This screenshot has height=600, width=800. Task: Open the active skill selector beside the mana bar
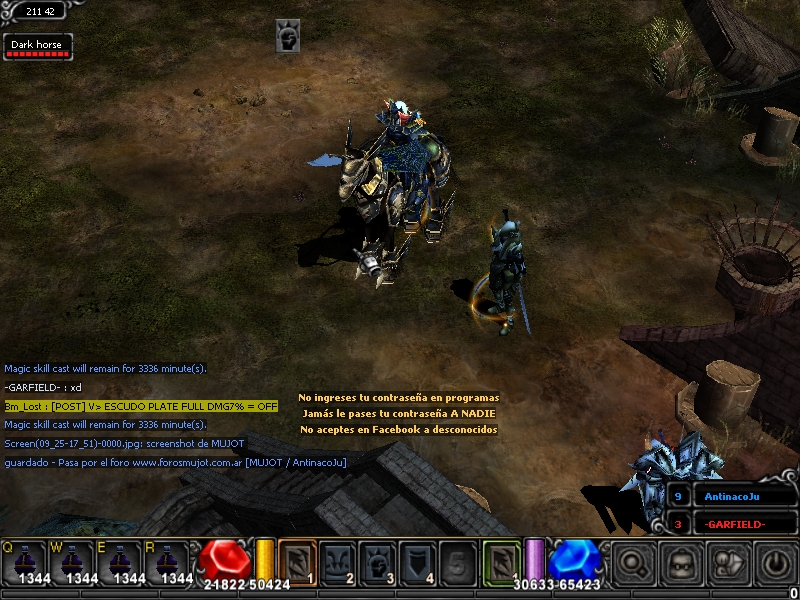tap(503, 560)
